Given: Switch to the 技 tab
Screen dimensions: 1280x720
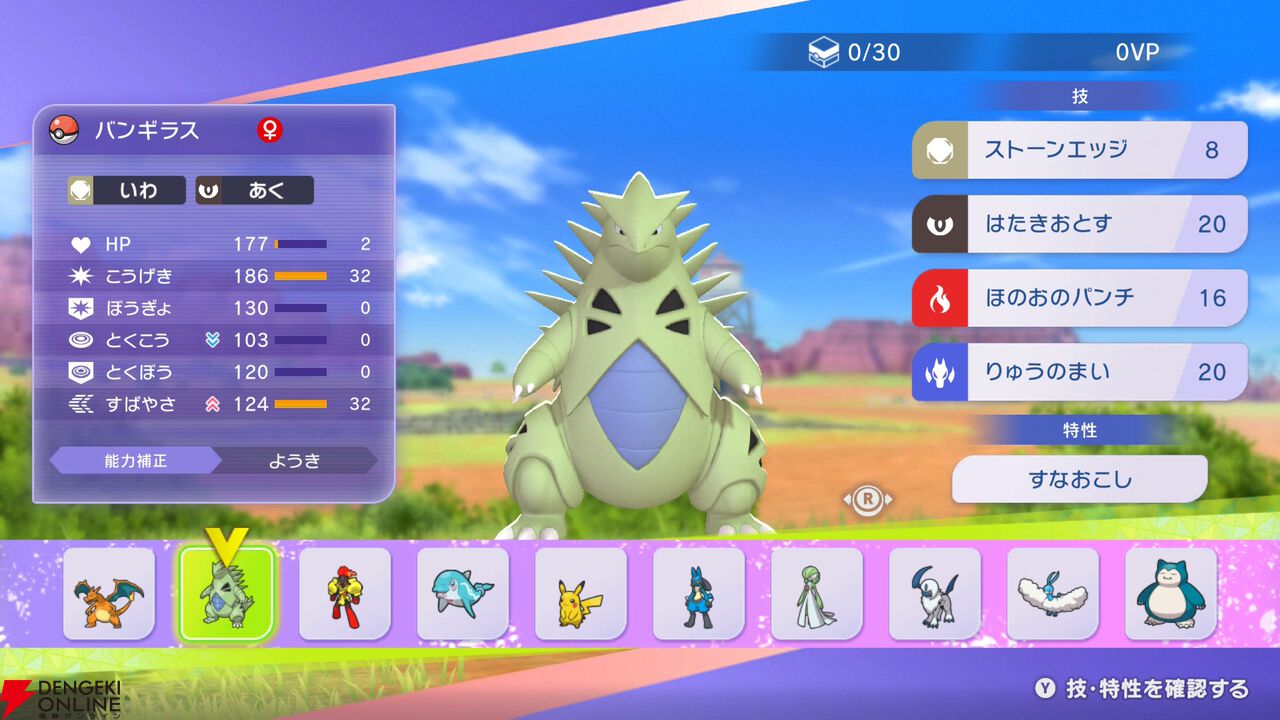Looking at the screenshot, I should (x=1082, y=95).
